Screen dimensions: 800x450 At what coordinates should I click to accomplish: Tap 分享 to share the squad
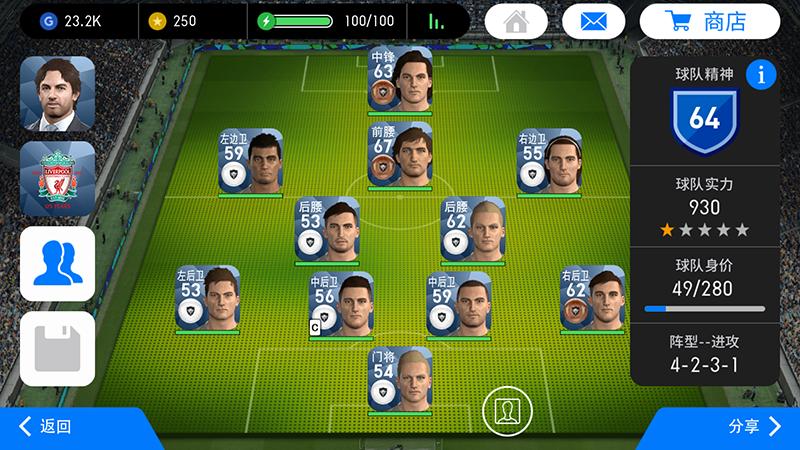(x=754, y=427)
